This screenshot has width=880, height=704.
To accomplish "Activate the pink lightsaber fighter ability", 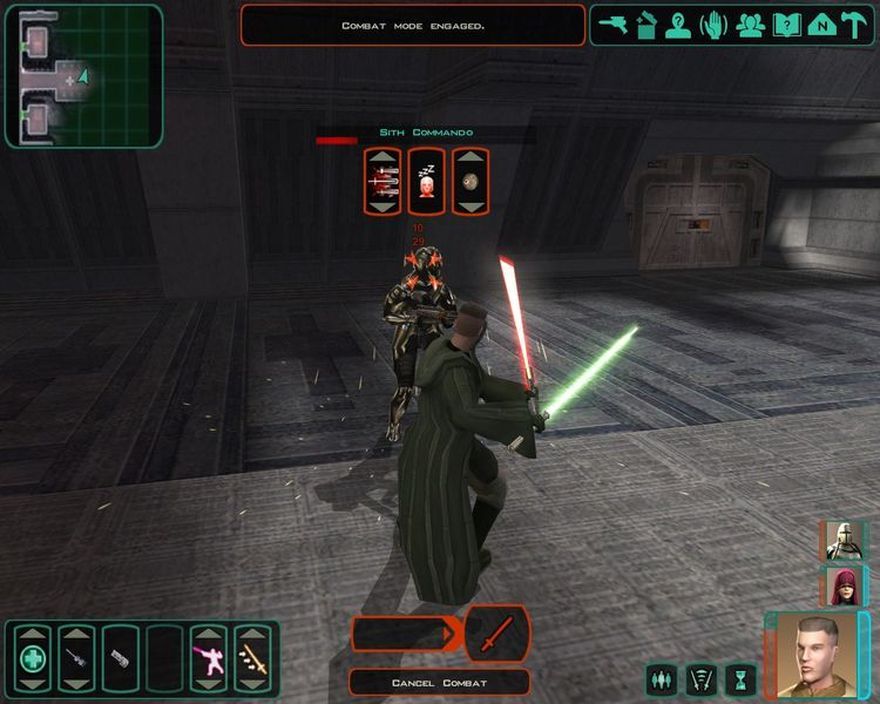I will 209,659.
